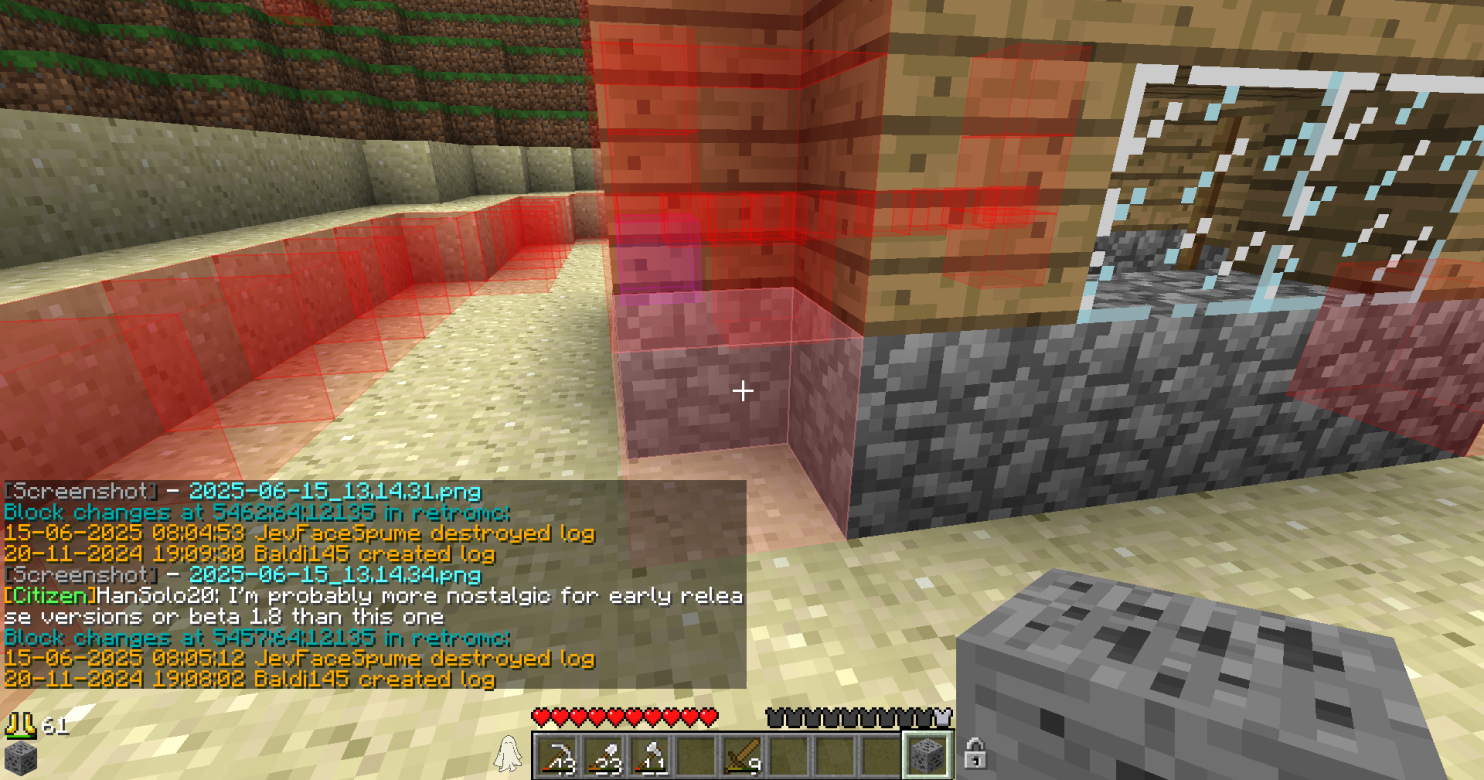Open screenshot link 2025-06-15_13.14.34.png in chat
Screen dimensions: 1484x780
(x=334, y=575)
